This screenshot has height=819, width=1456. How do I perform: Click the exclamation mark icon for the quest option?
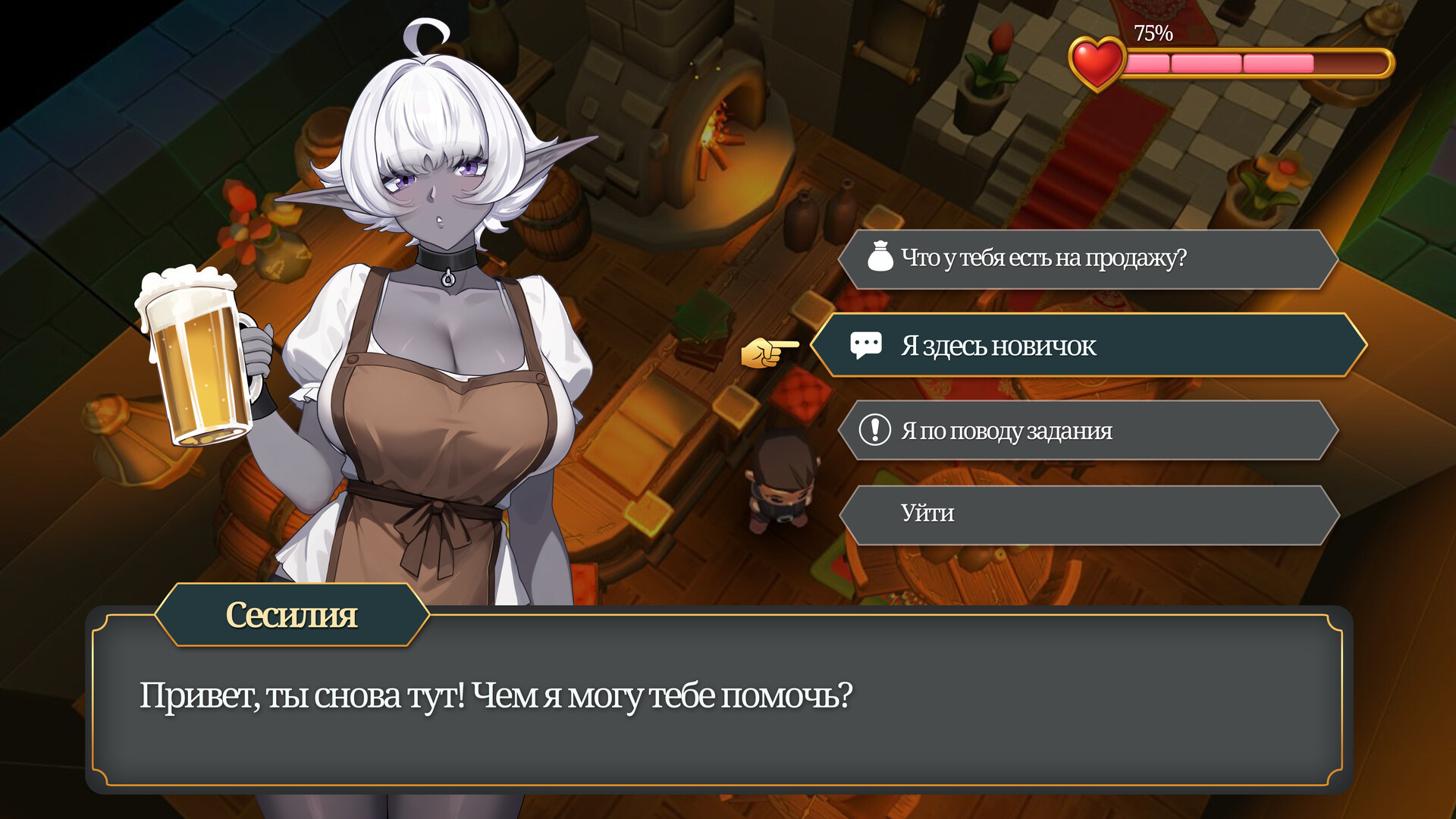tap(876, 430)
